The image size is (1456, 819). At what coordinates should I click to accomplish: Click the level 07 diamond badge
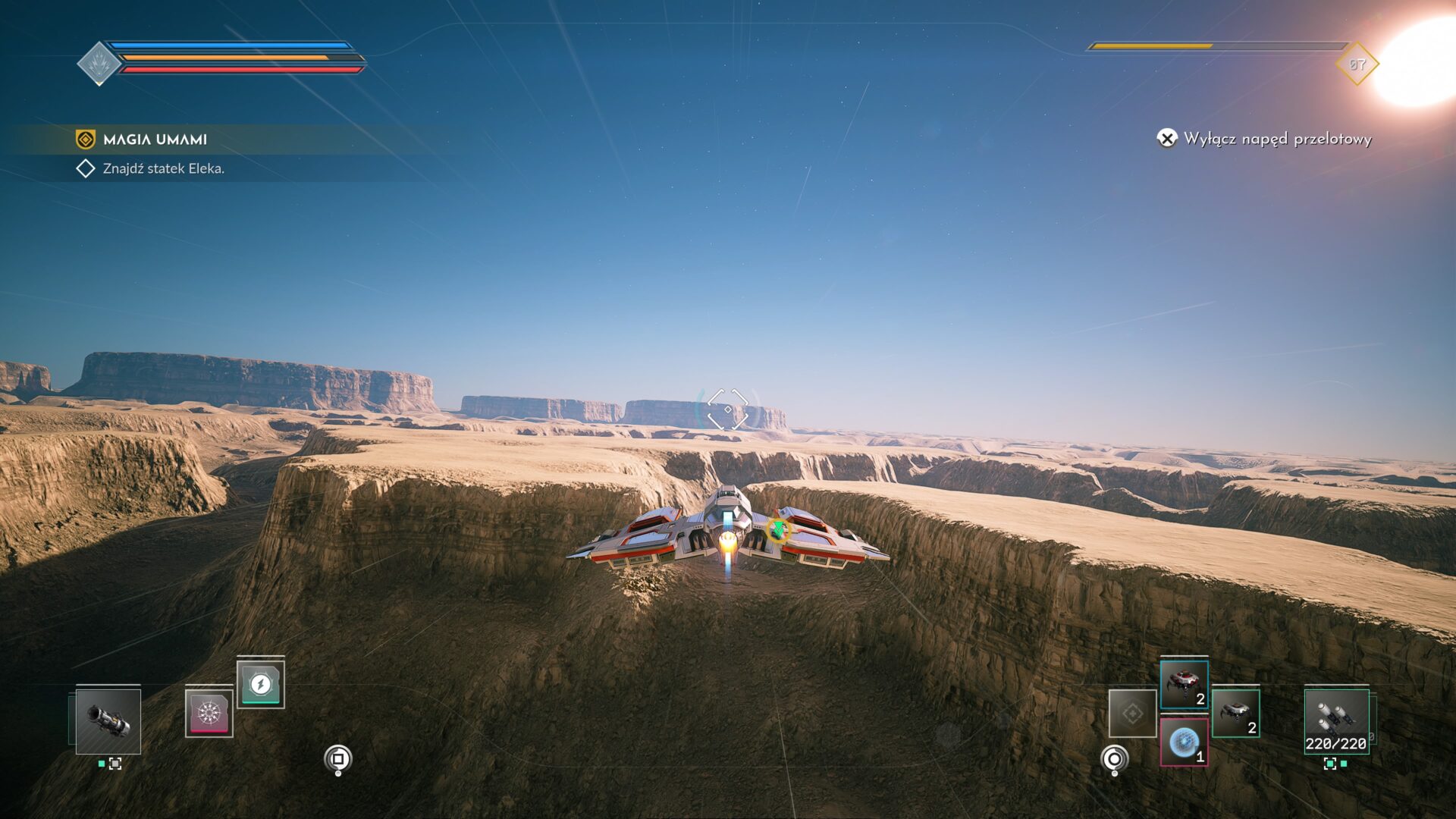click(x=1357, y=64)
